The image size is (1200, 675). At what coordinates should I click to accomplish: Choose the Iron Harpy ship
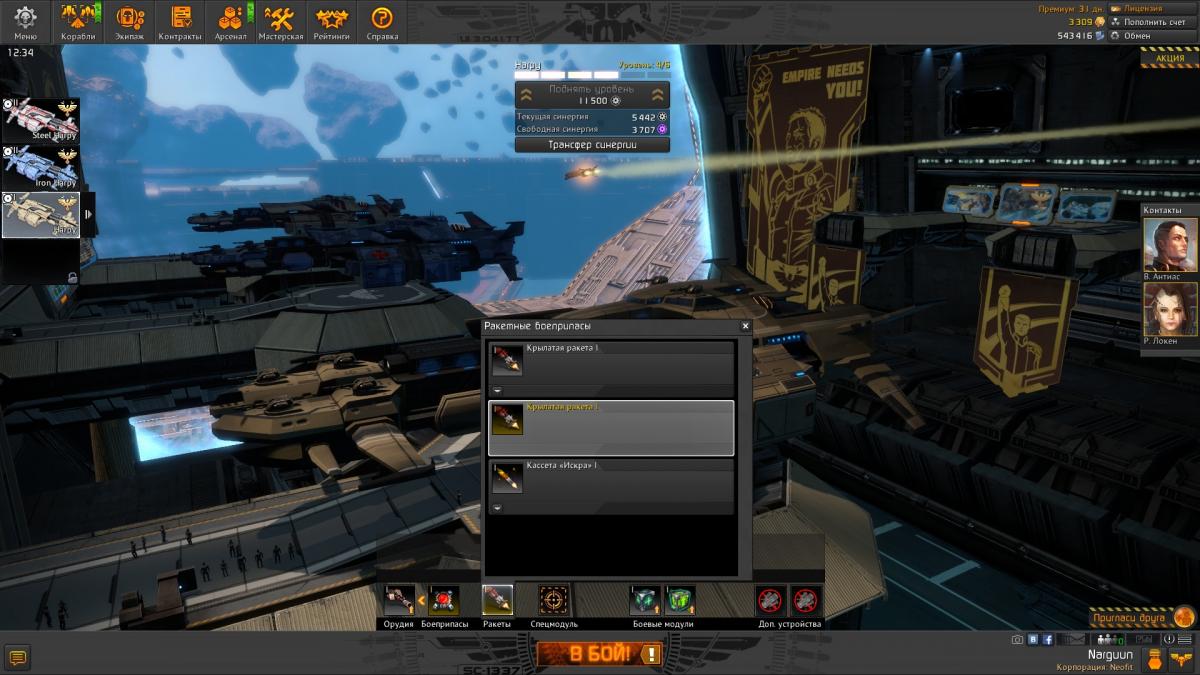pyautogui.click(x=41, y=167)
